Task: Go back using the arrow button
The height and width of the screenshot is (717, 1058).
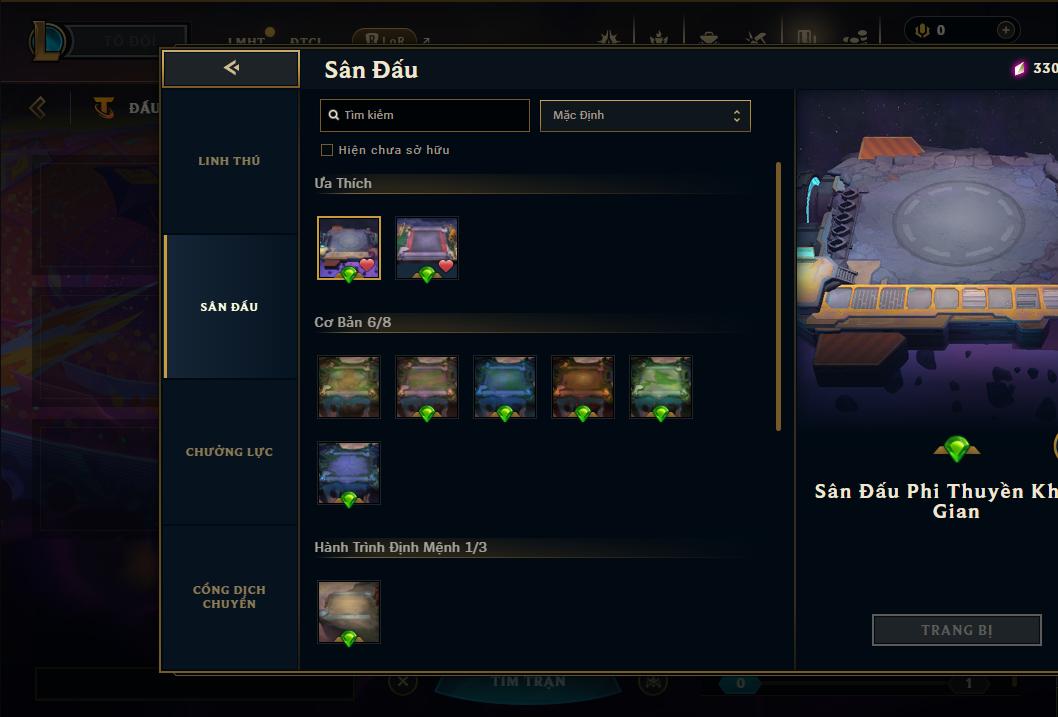Action: pos(231,68)
